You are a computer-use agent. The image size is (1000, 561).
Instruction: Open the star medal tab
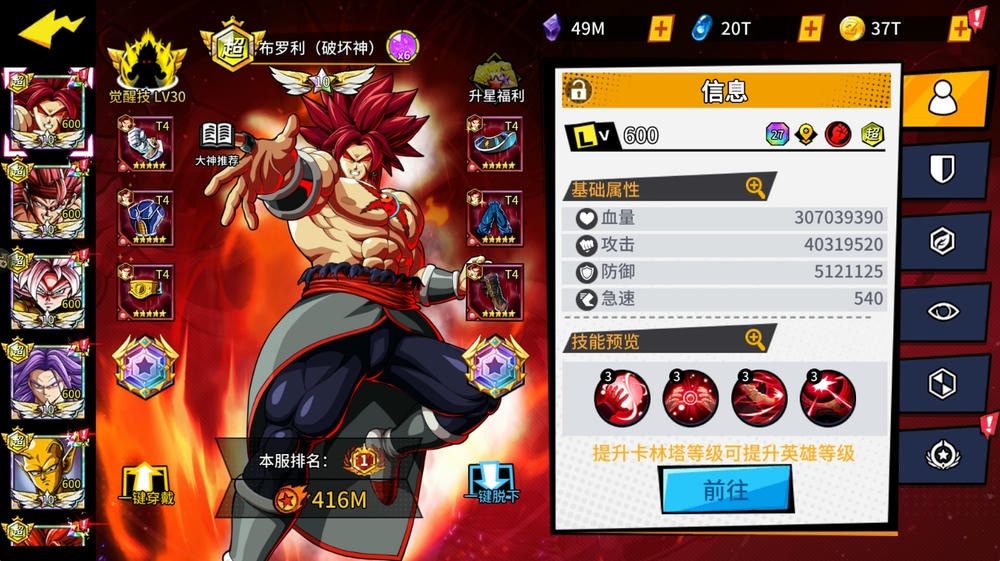point(942,454)
